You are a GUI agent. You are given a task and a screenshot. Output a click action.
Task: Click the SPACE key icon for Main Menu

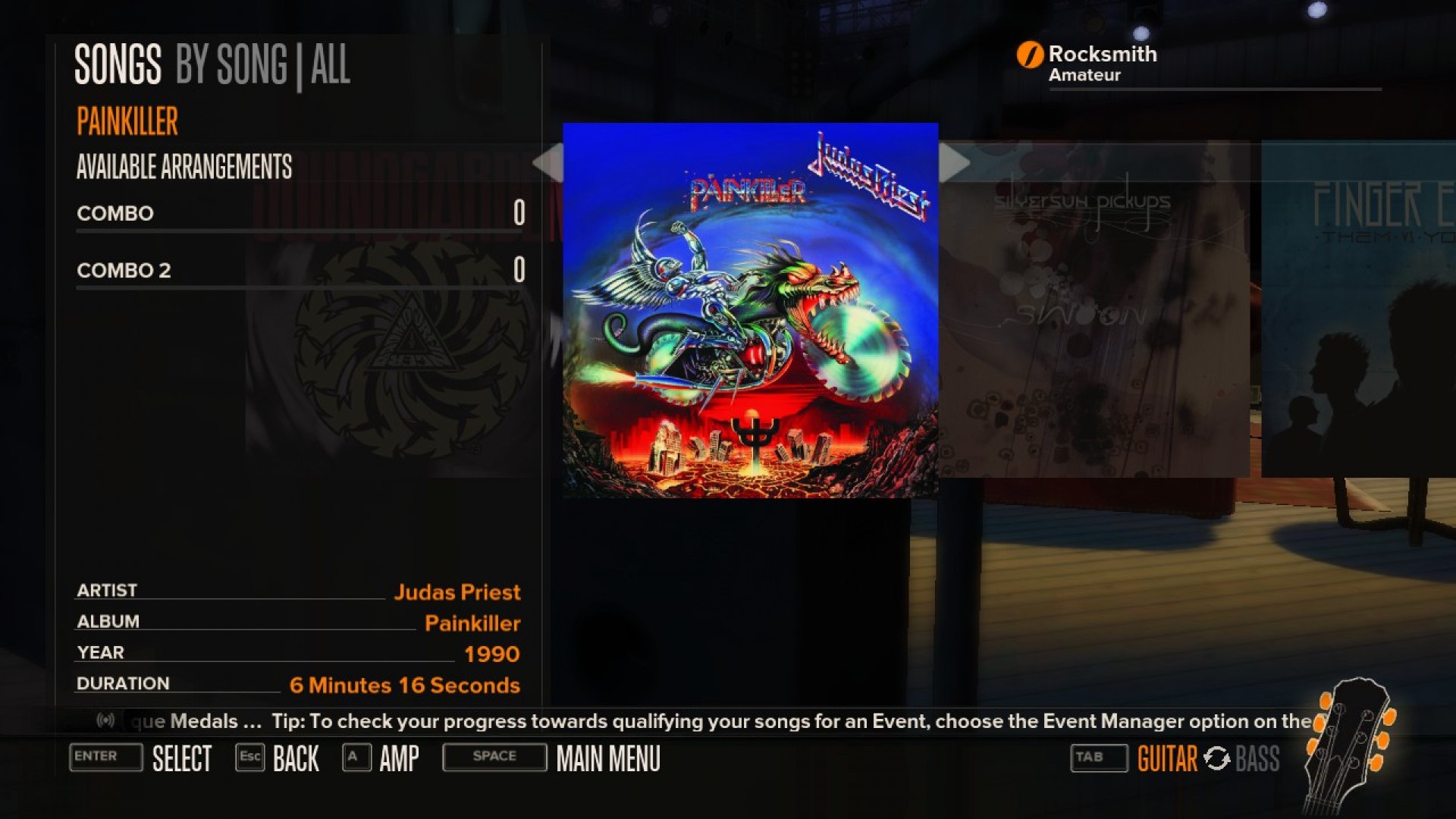[494, 757]
